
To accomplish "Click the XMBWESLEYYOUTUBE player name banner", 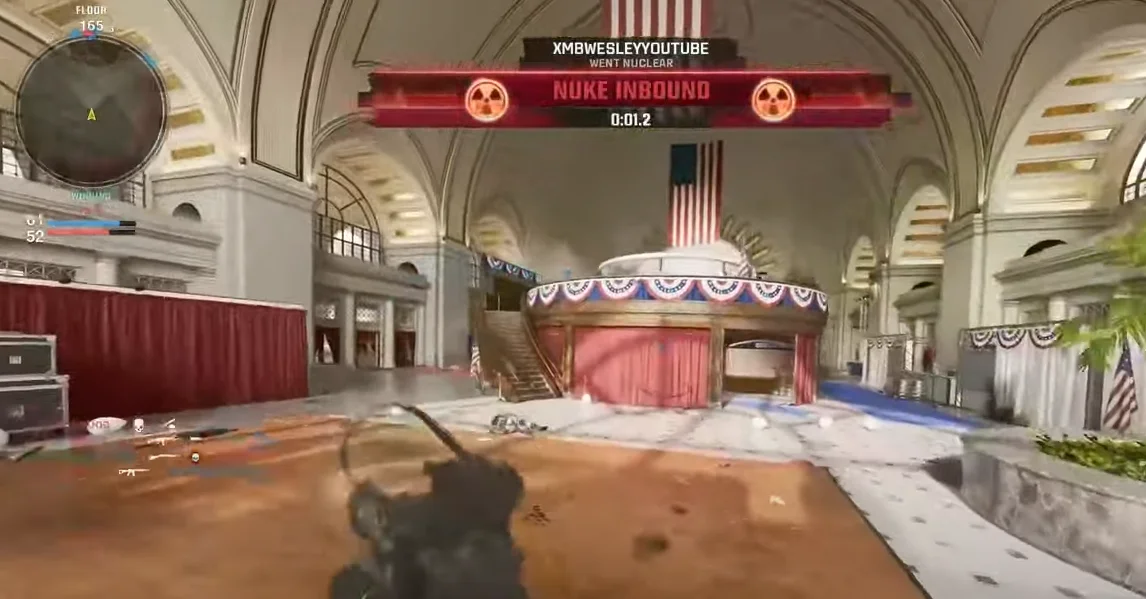I will tap(630, 47).
